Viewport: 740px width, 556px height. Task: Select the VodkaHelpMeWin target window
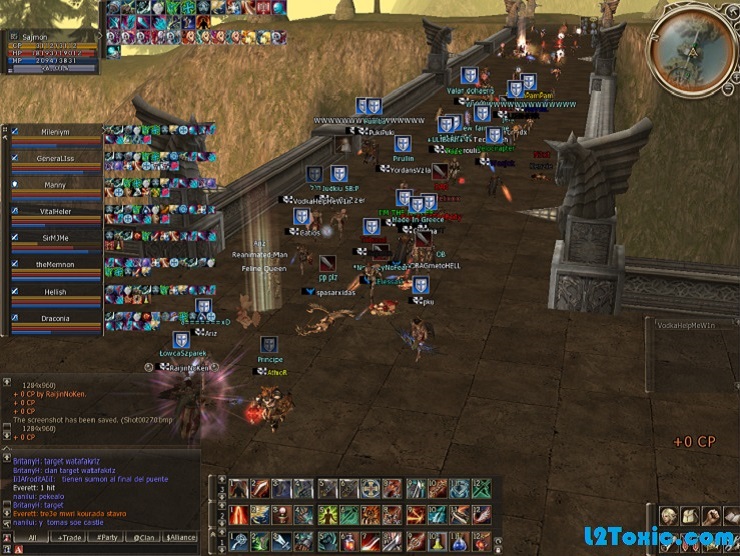(694, 325)
